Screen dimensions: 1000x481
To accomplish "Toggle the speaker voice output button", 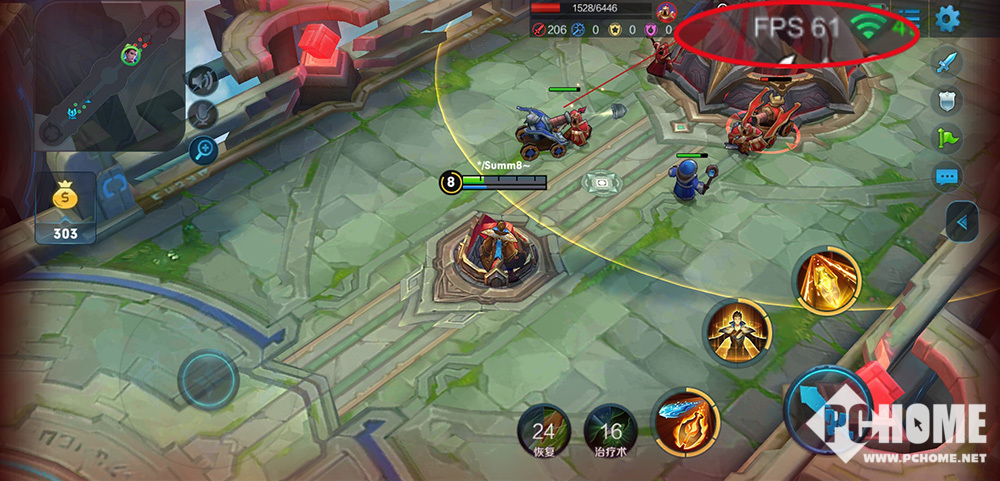I will [203, 80].
